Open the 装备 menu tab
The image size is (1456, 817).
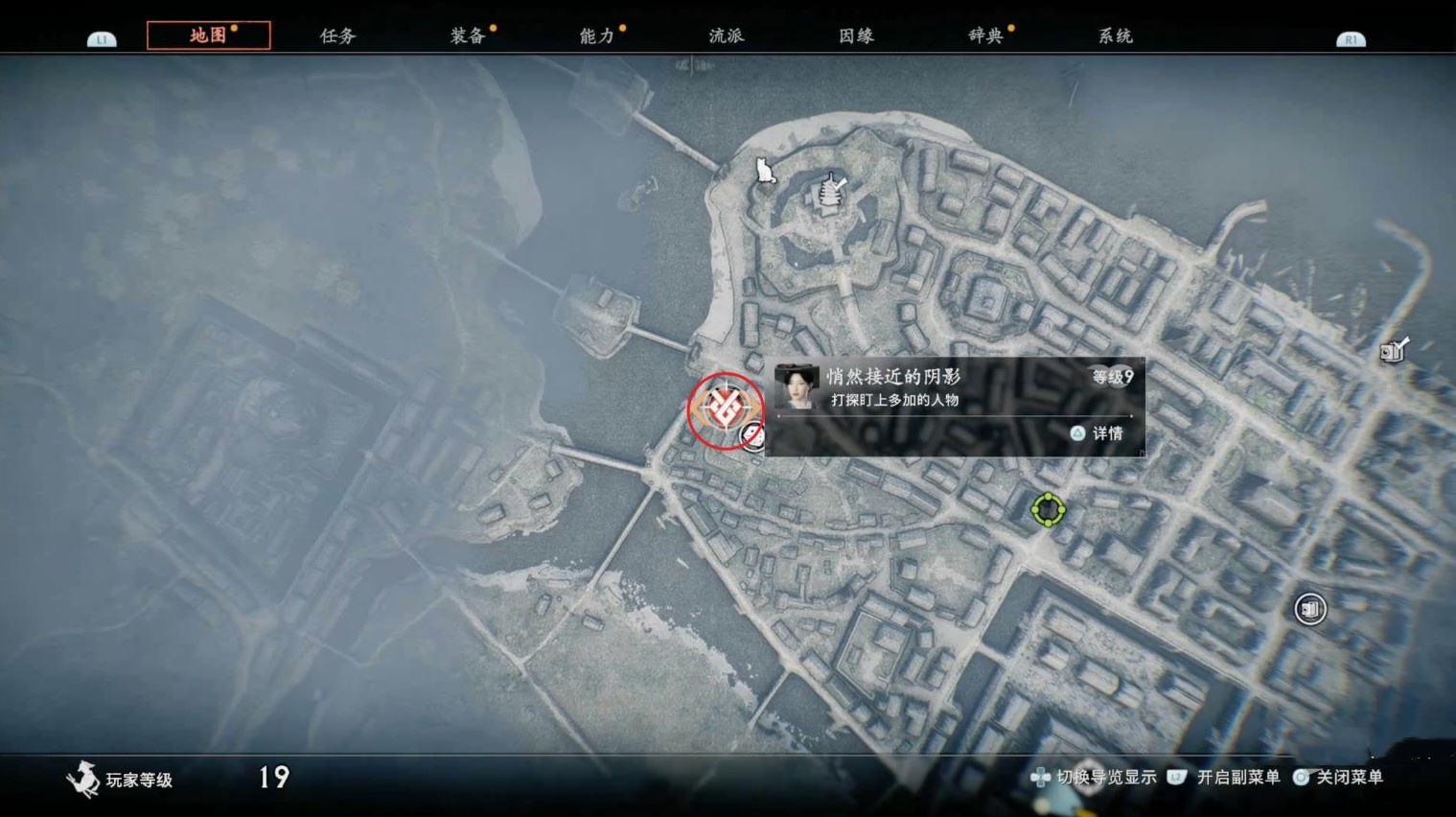[x=469, y=35]
